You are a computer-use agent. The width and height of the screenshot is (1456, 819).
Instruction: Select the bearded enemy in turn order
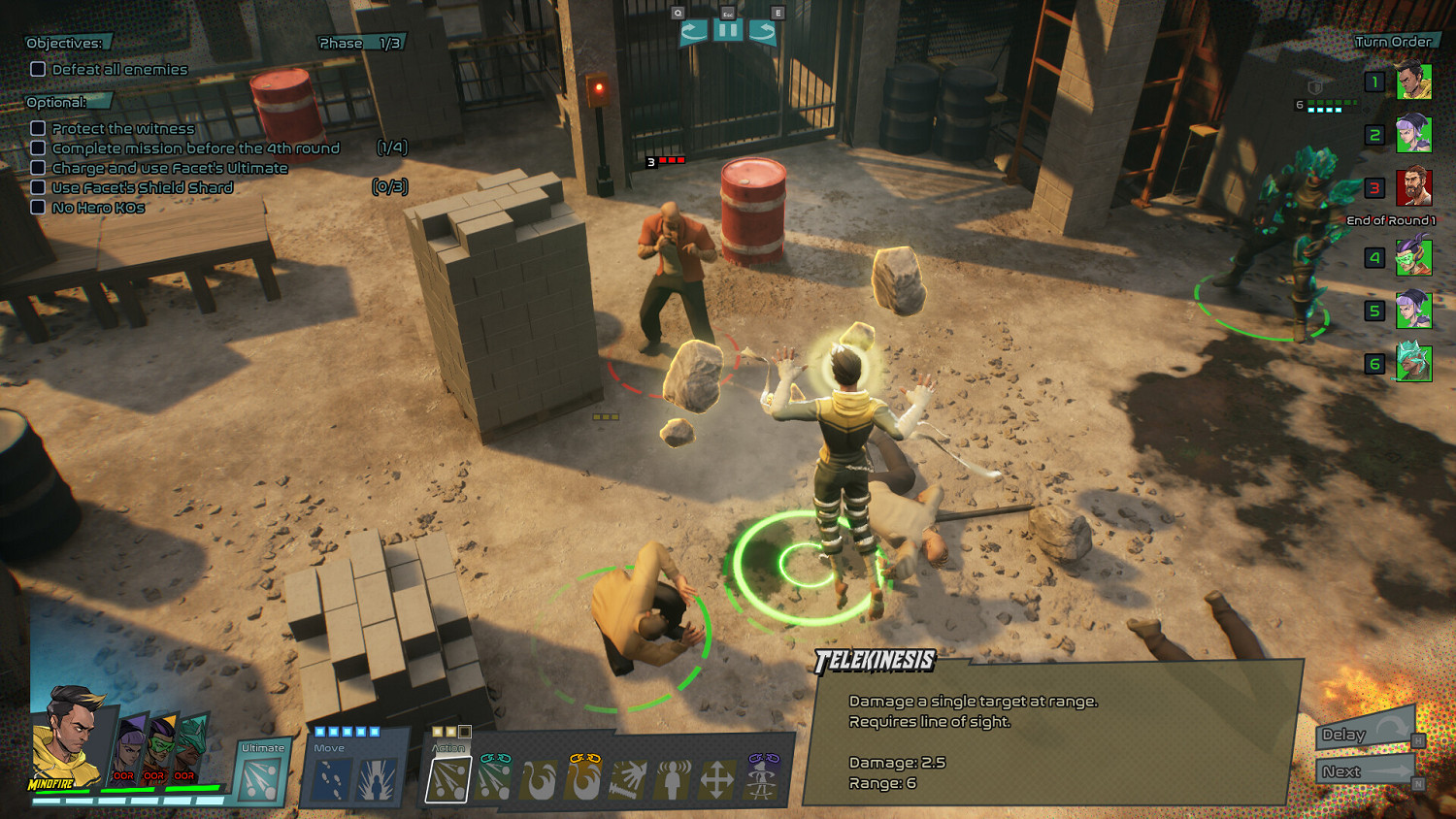pyautogui.click(x=1413, y=187)
